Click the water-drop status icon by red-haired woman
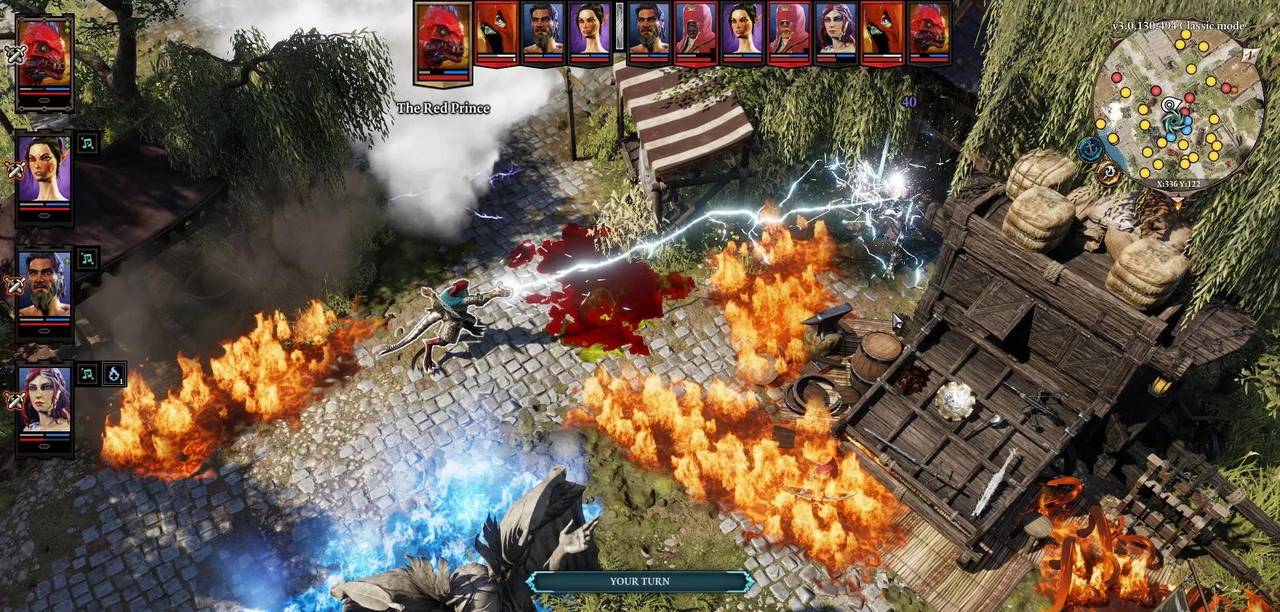 tap(114, 374)
